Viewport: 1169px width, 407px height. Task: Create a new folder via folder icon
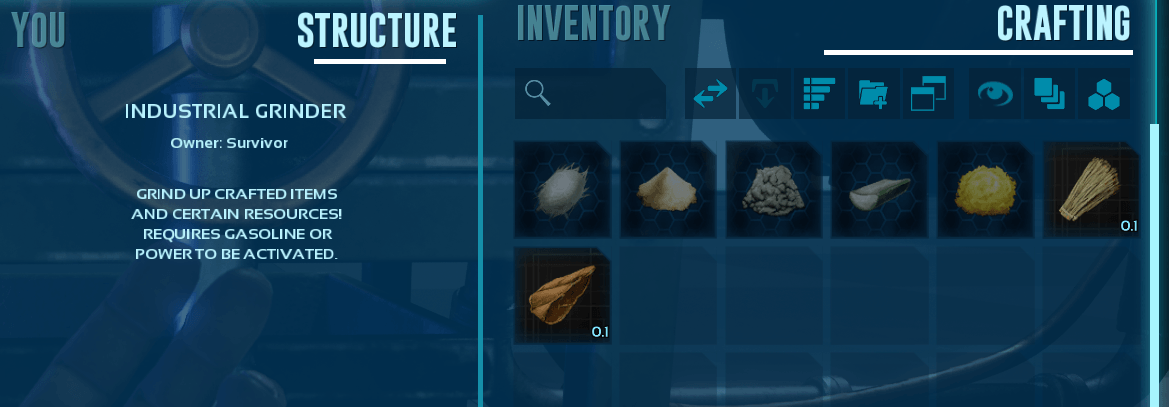[873, 94]
